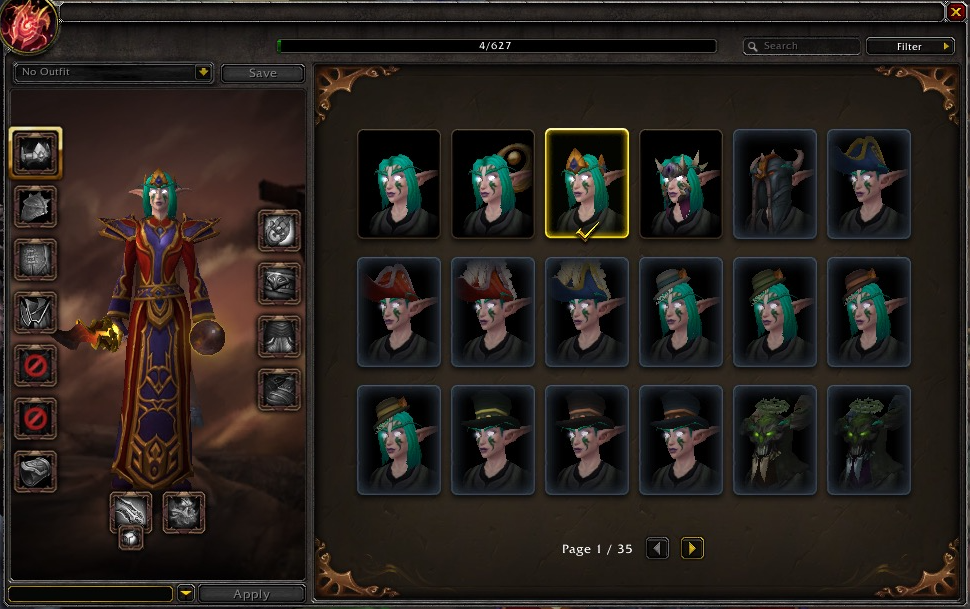
Task: Pick the monocle headpiece appearance
Action: 493,184
